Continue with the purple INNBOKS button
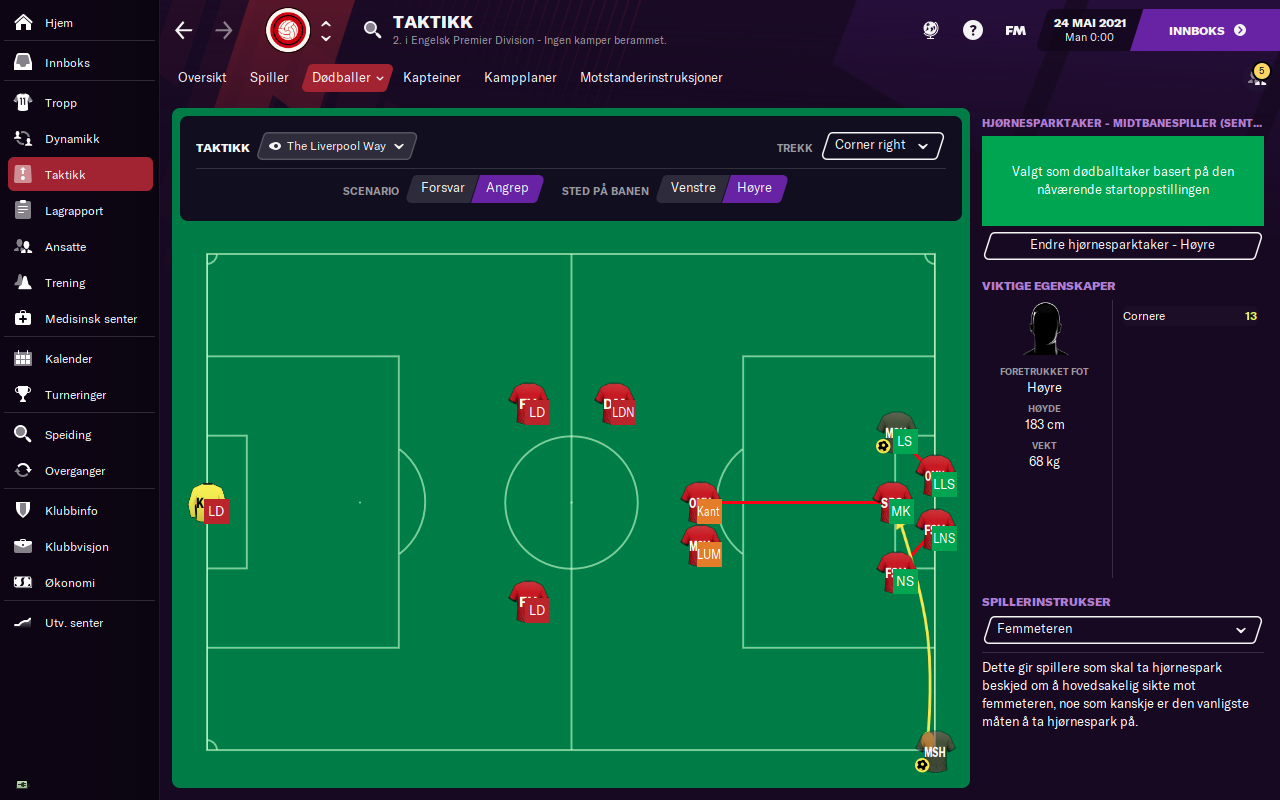 click(x=1208, y=31)
